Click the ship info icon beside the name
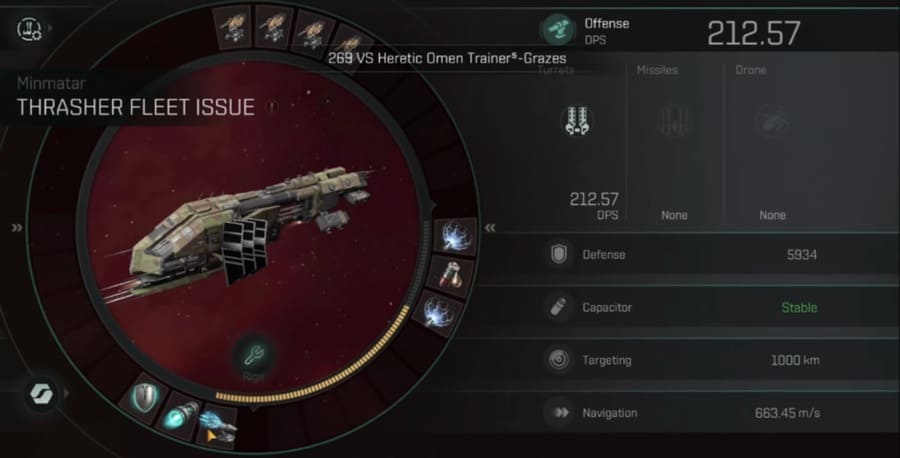The height and width of the screenshot is (458, 900). coord(271,106)
